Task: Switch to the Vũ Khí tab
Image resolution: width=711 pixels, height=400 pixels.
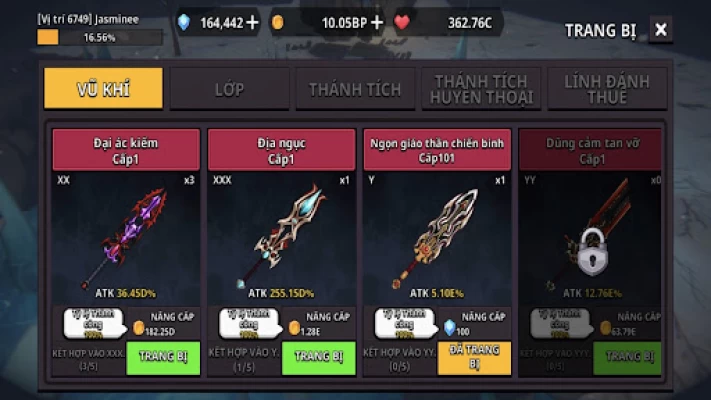Action: pos(103,89)
